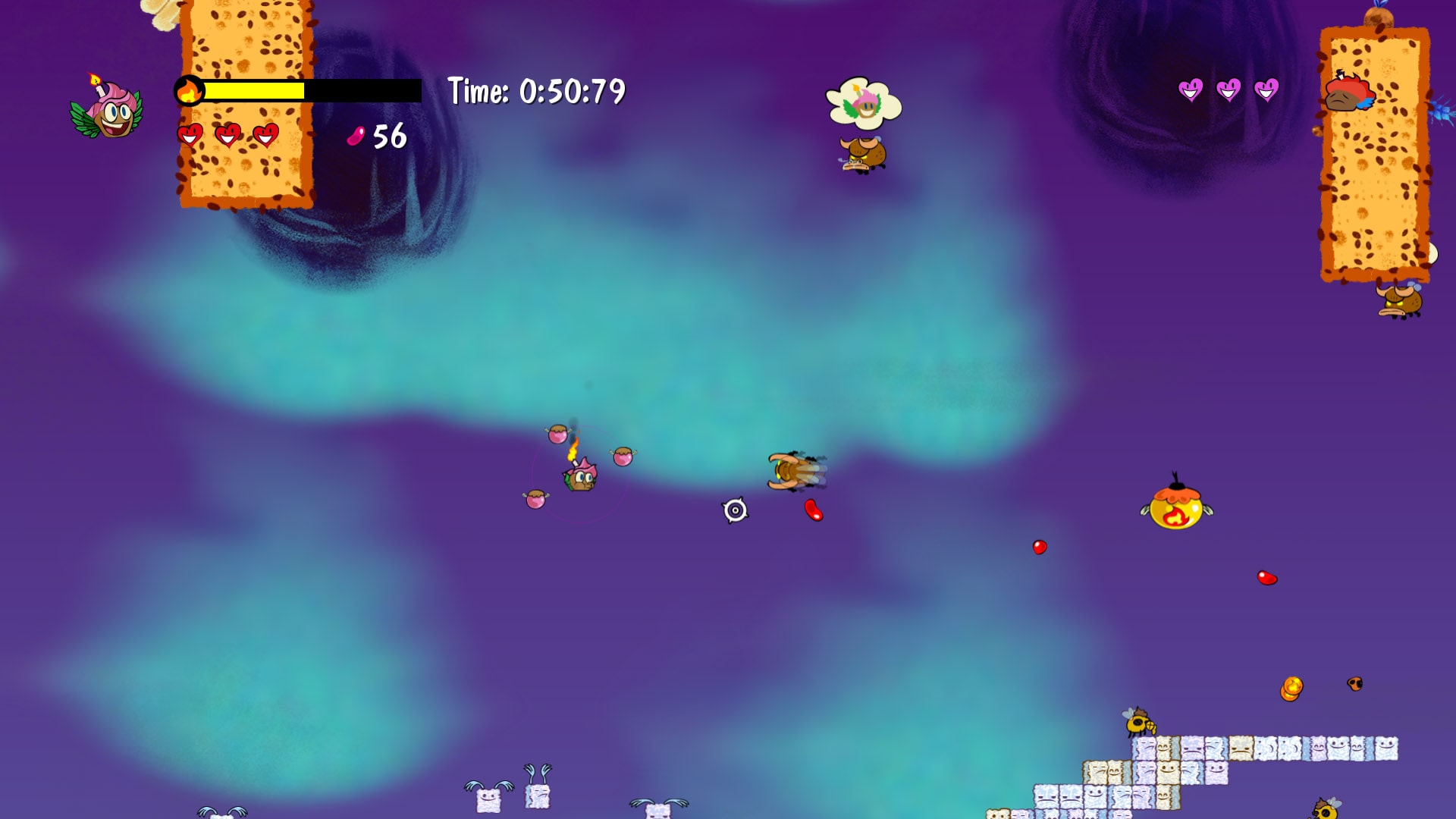Image resolution: width=1456 pixels, height=819 pixels.
Task: Click the yellow flame energy progress bar
Action: tap(254, 91)
